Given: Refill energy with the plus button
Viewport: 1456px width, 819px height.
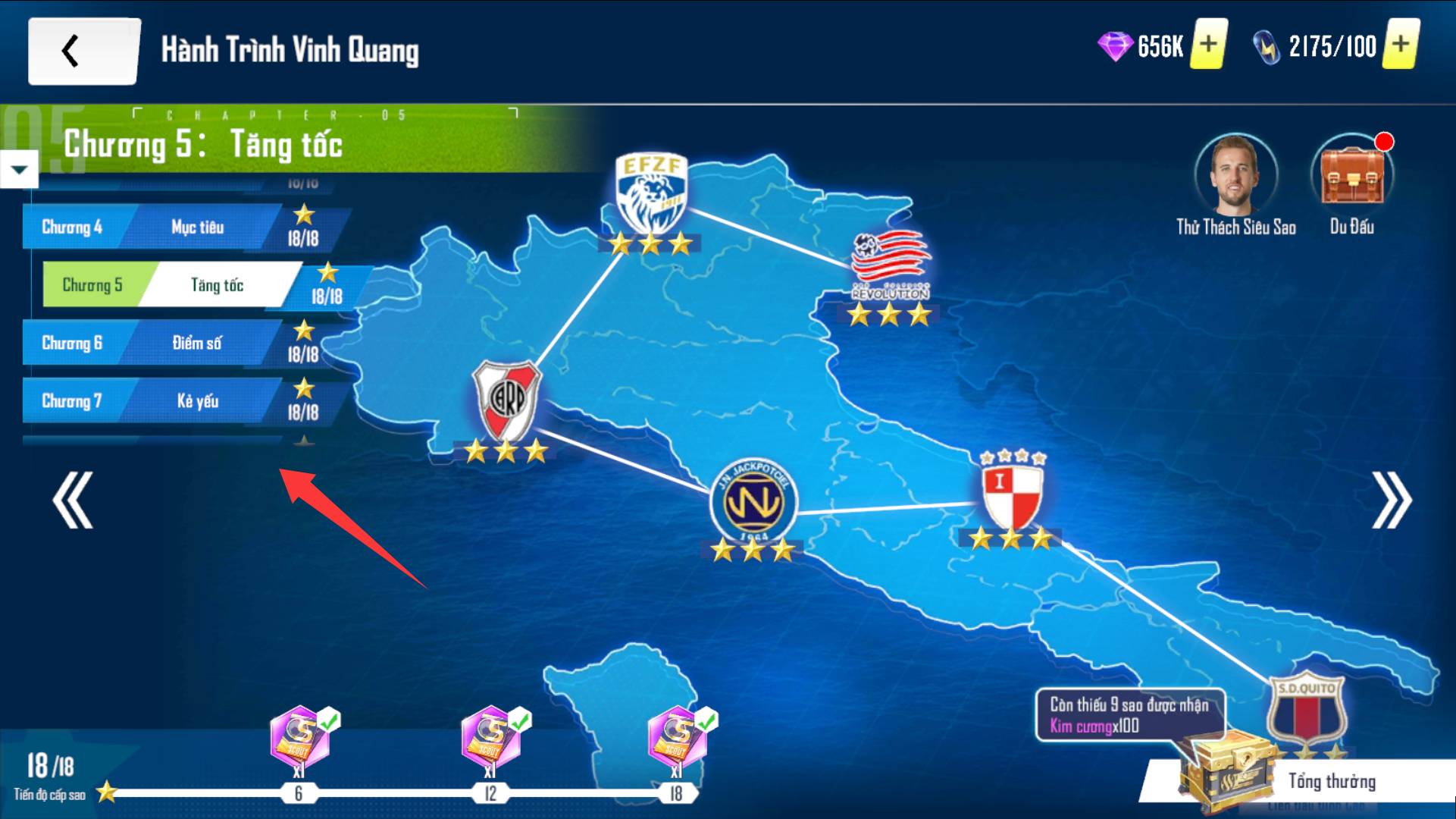Looking at the screenshot, I should tap(1401, 45).
